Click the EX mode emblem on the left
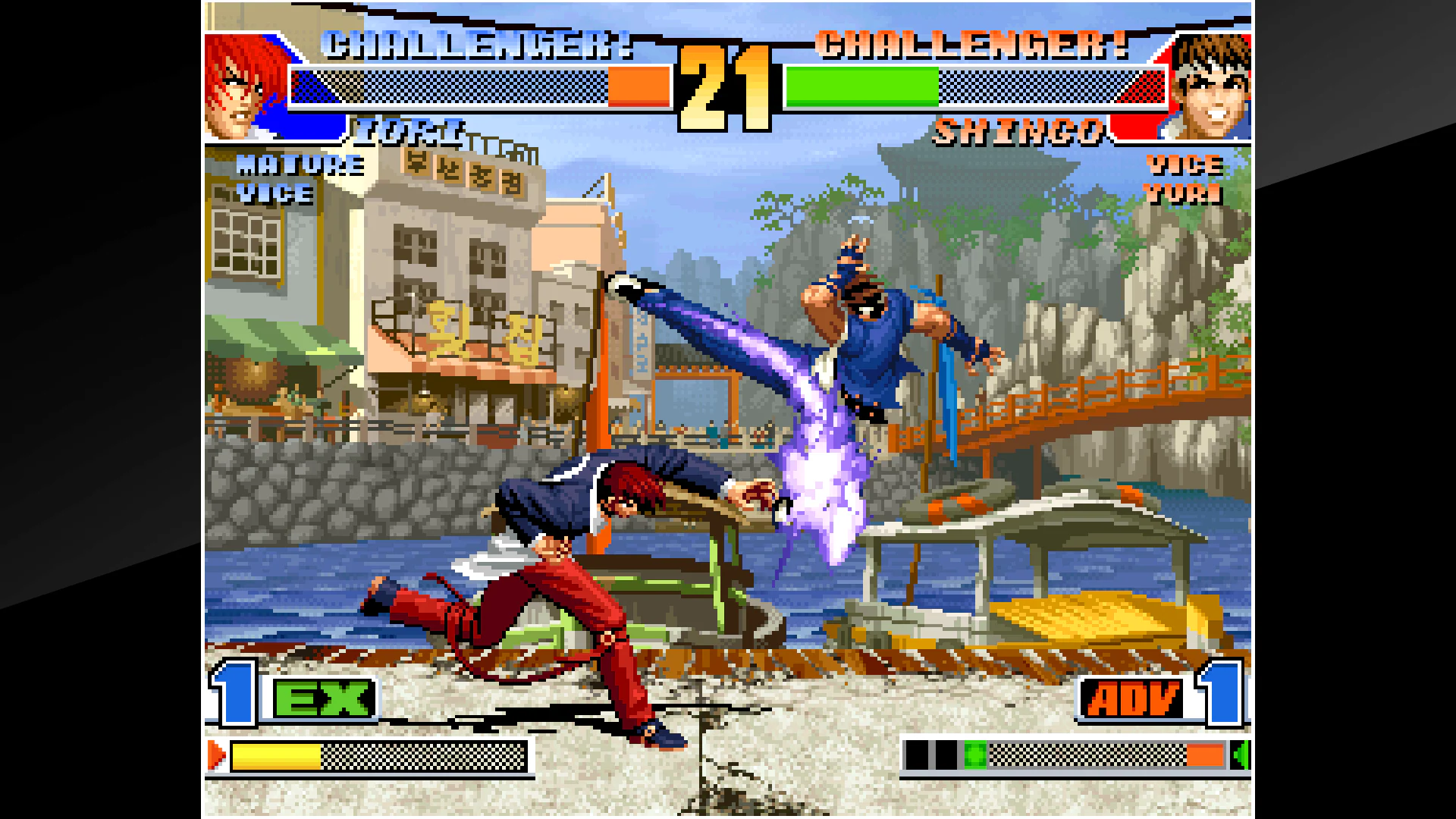Screen dimensions: 1456x819 325,697
